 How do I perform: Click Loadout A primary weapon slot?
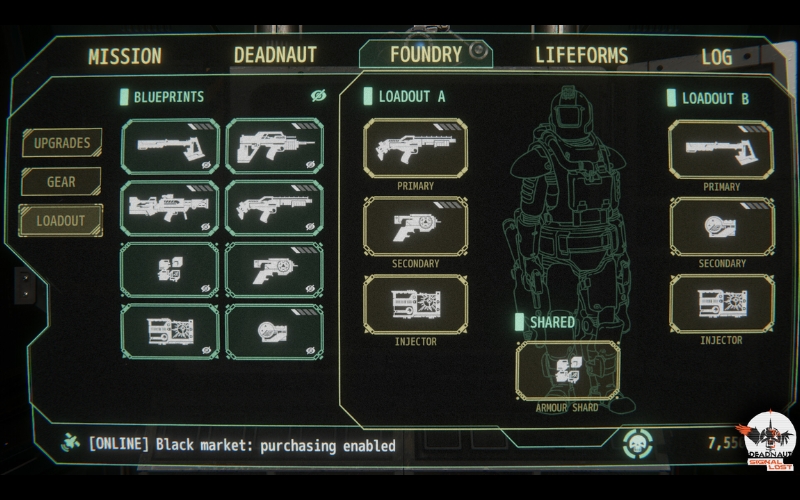[415, 149]
